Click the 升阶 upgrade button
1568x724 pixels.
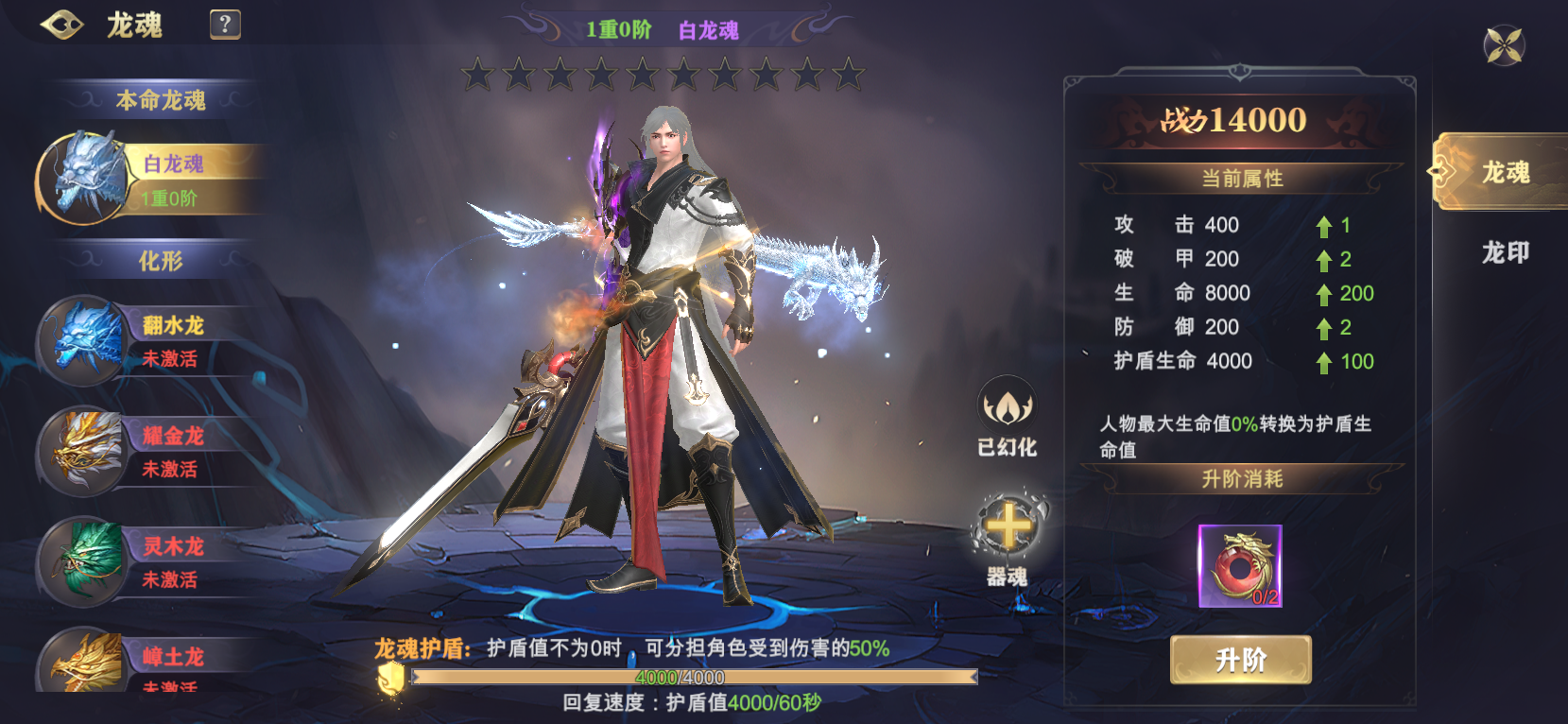tap(1240, 660)
